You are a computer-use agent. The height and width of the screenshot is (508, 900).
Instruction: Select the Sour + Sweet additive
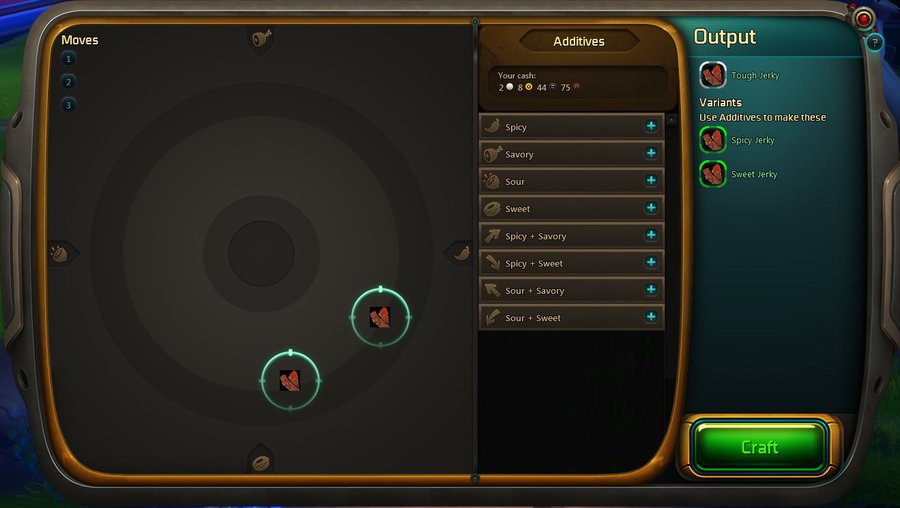(651, 317)
